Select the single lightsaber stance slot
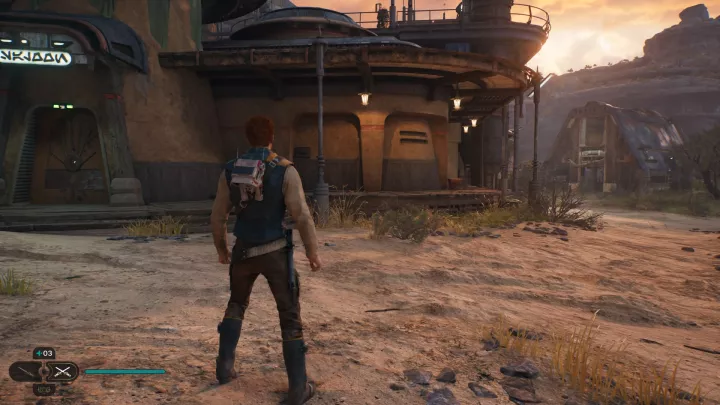The height and width of the screenshot is (405, 720). coord(25,371)
